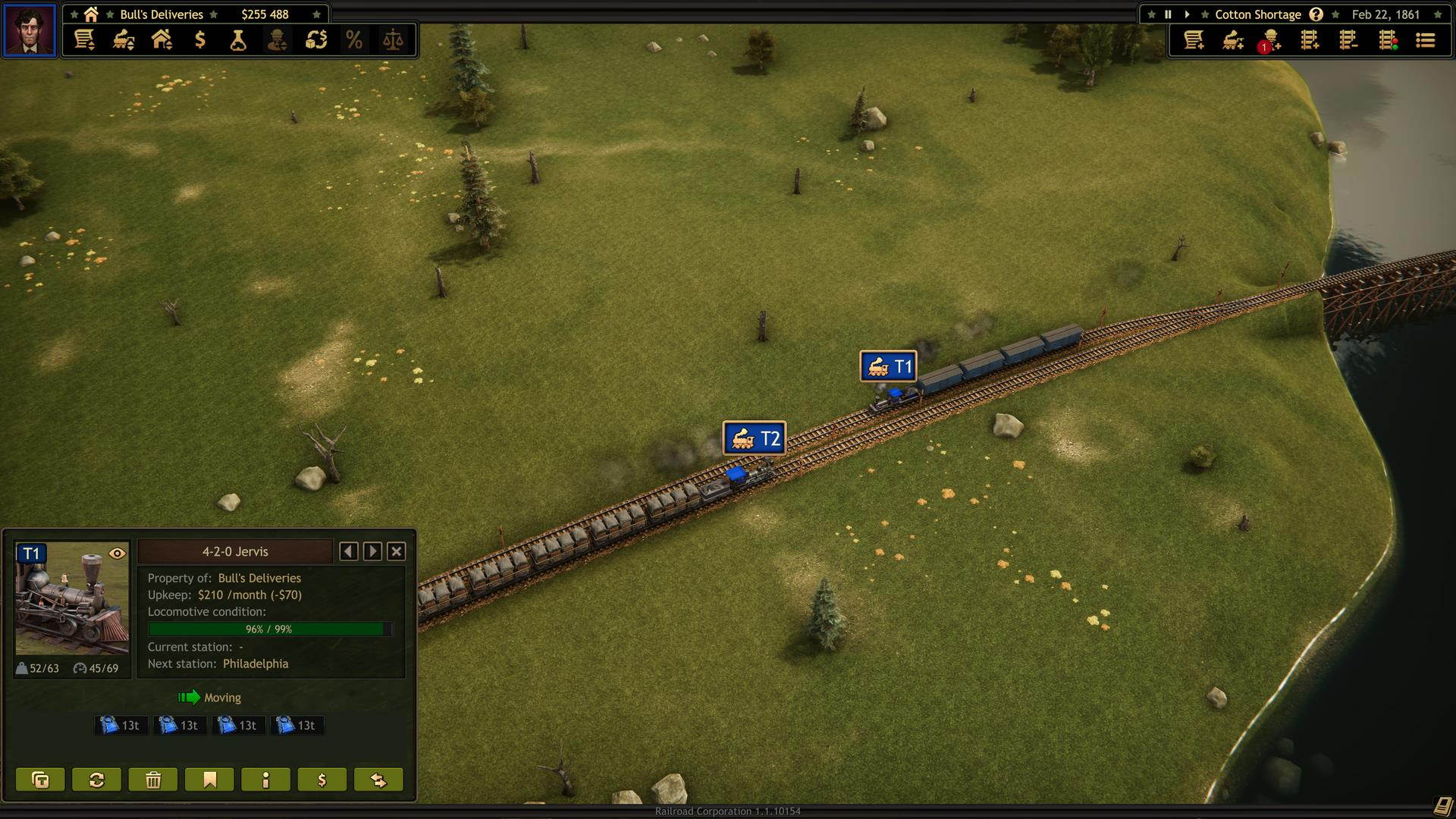
Task: Click the buy new locomotive icon
Action: pyautogui.click(x=1232, y=42)
